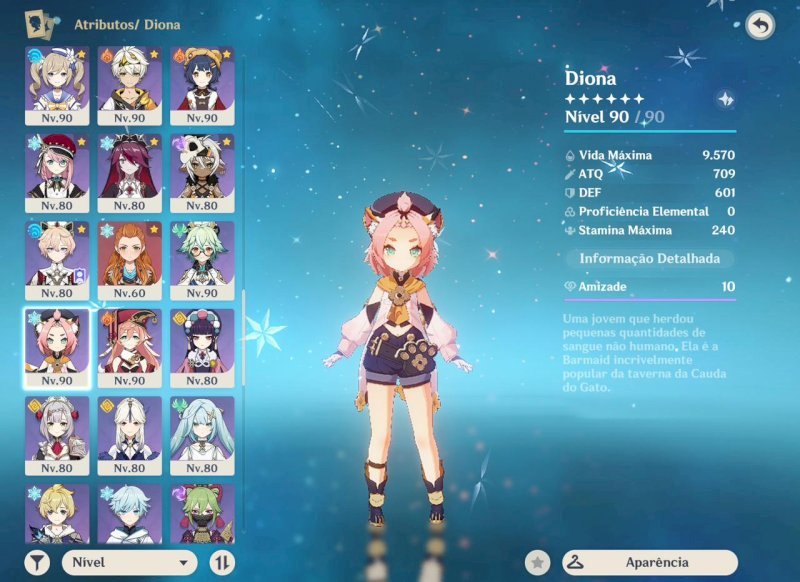This screenshot has height=582, width=800.
Task: Open the character filter funnel
Action: coord(37,562)
